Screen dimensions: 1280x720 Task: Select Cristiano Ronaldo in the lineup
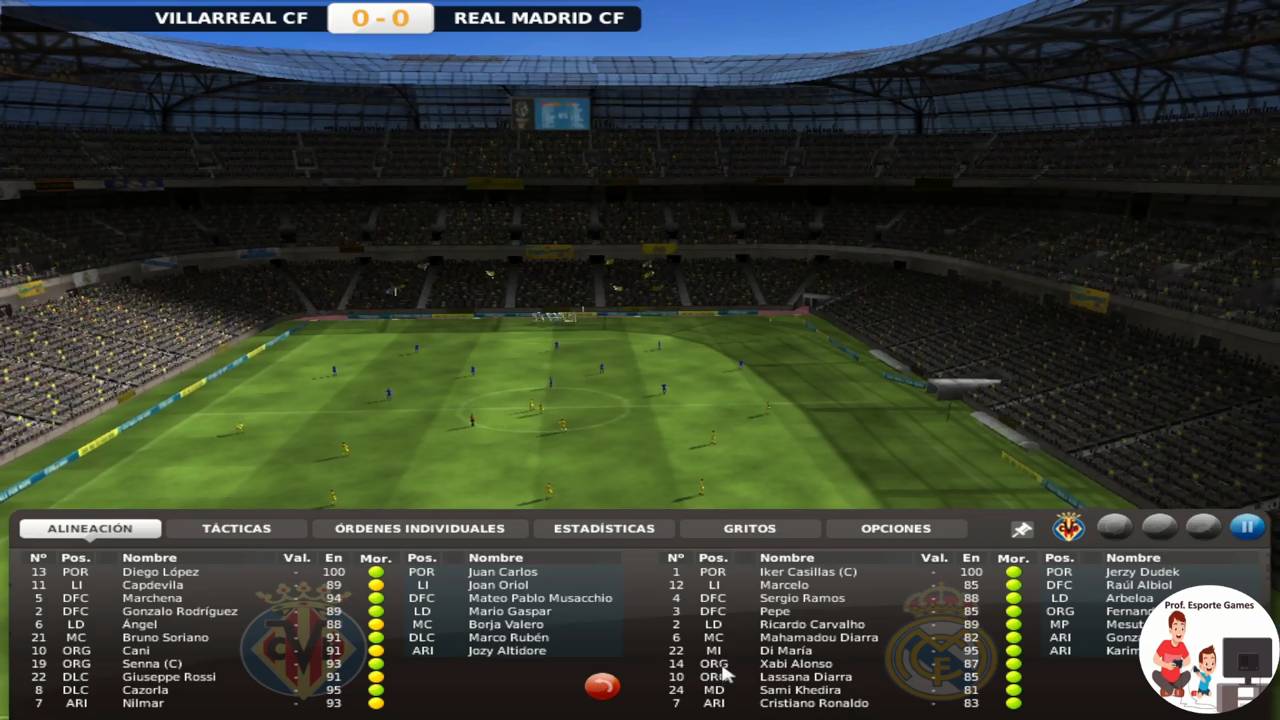click(x=813, y=703)
